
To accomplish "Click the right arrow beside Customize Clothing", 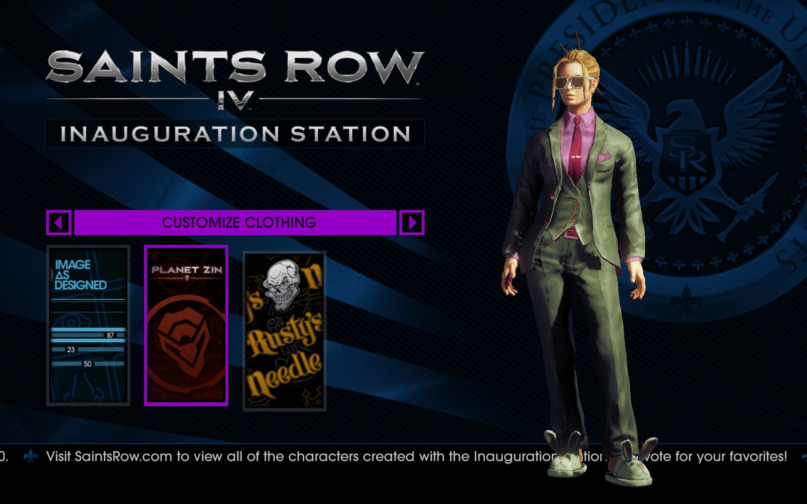I will pos(412,222).
